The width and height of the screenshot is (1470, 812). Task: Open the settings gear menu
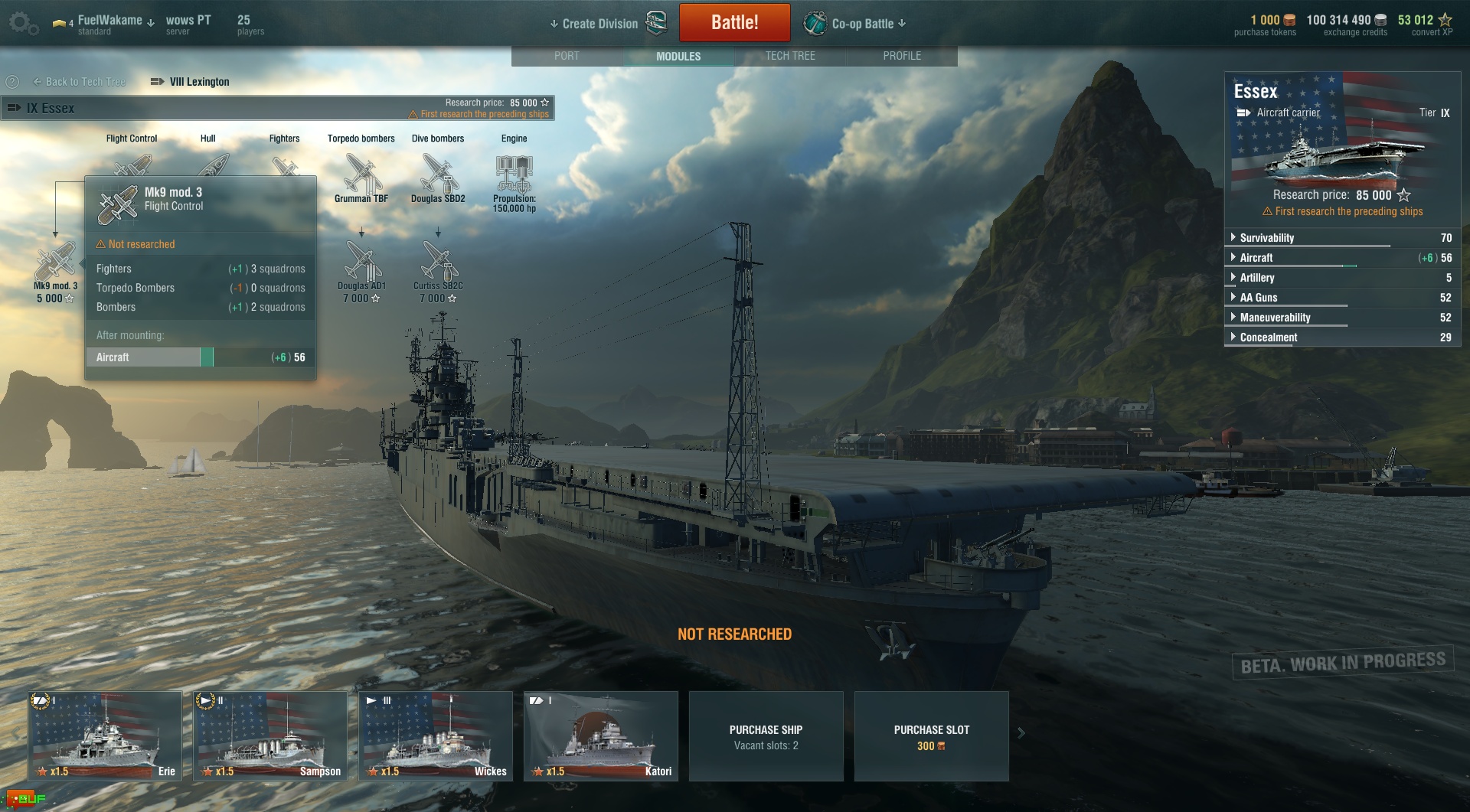pyautogui.click(x=21, y=23)
